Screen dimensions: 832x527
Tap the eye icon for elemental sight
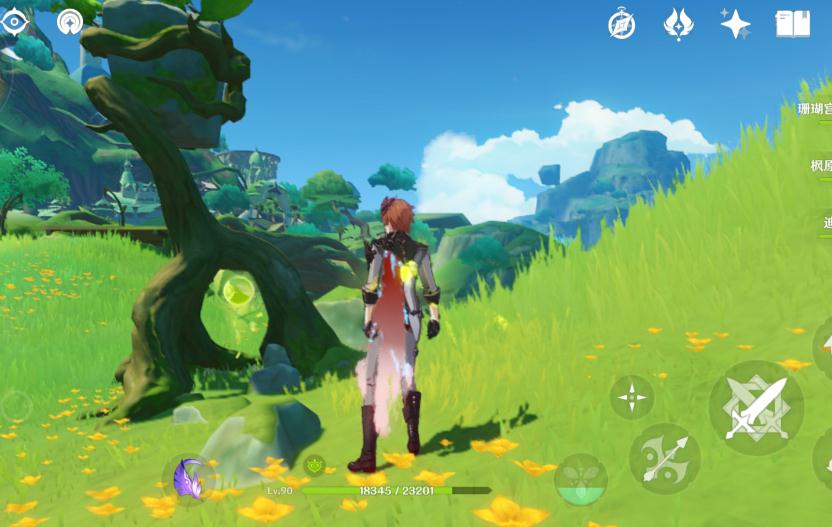tap(14, 21)
